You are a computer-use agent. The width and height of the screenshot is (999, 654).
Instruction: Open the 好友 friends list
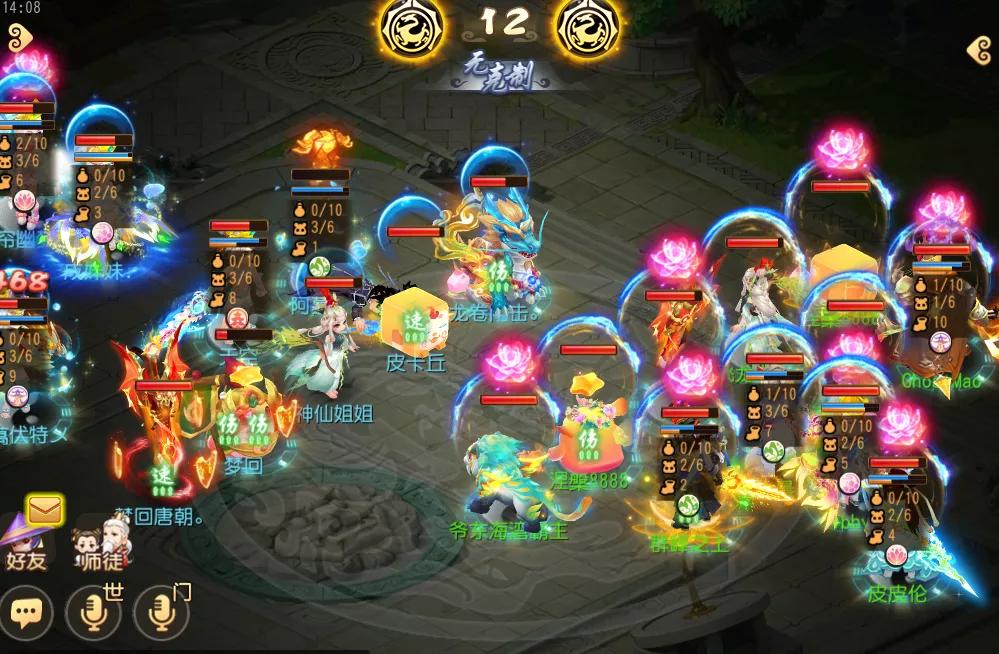click(25, 543)
